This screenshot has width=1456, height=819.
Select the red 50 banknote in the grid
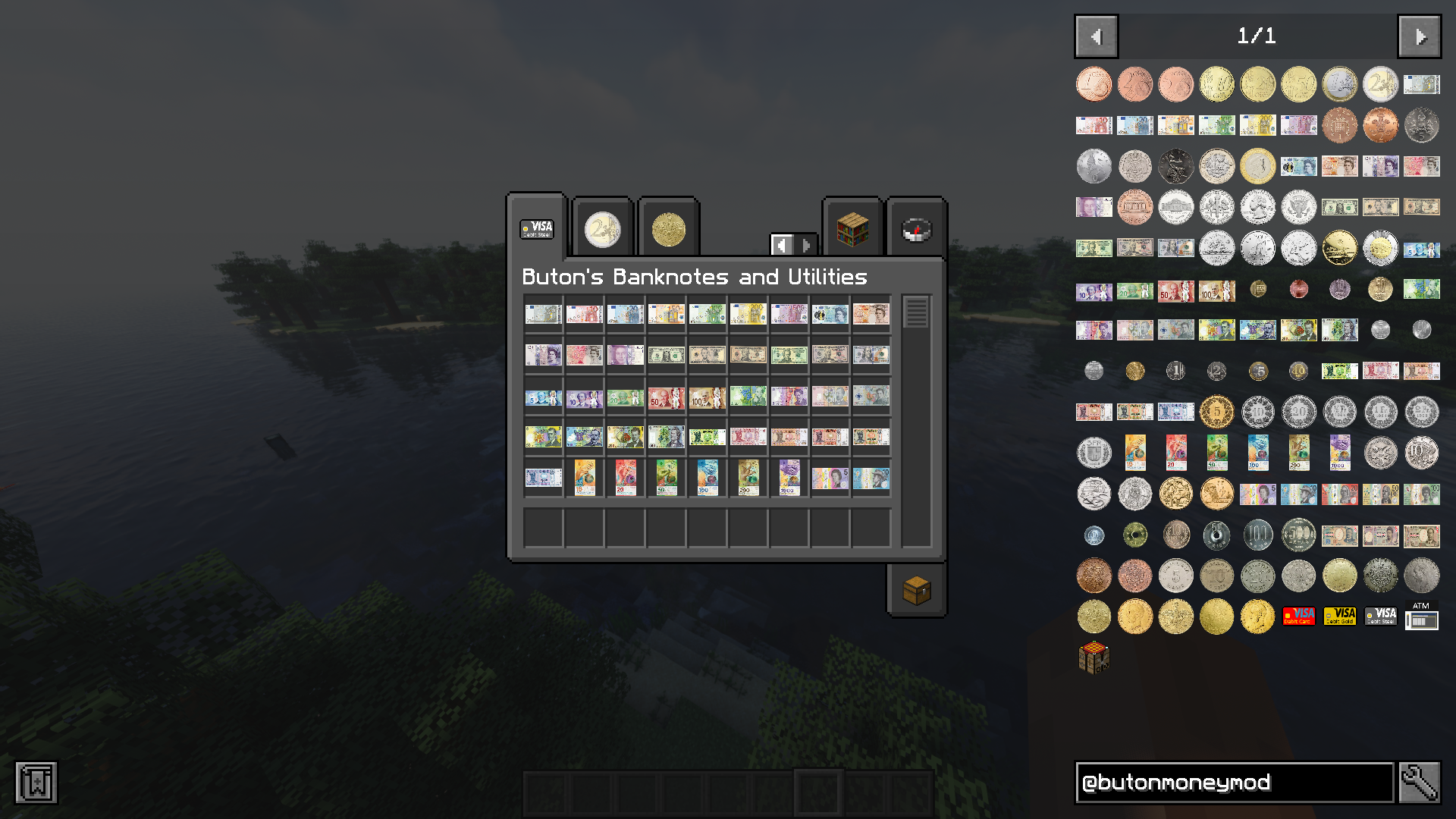coord(666,397)
